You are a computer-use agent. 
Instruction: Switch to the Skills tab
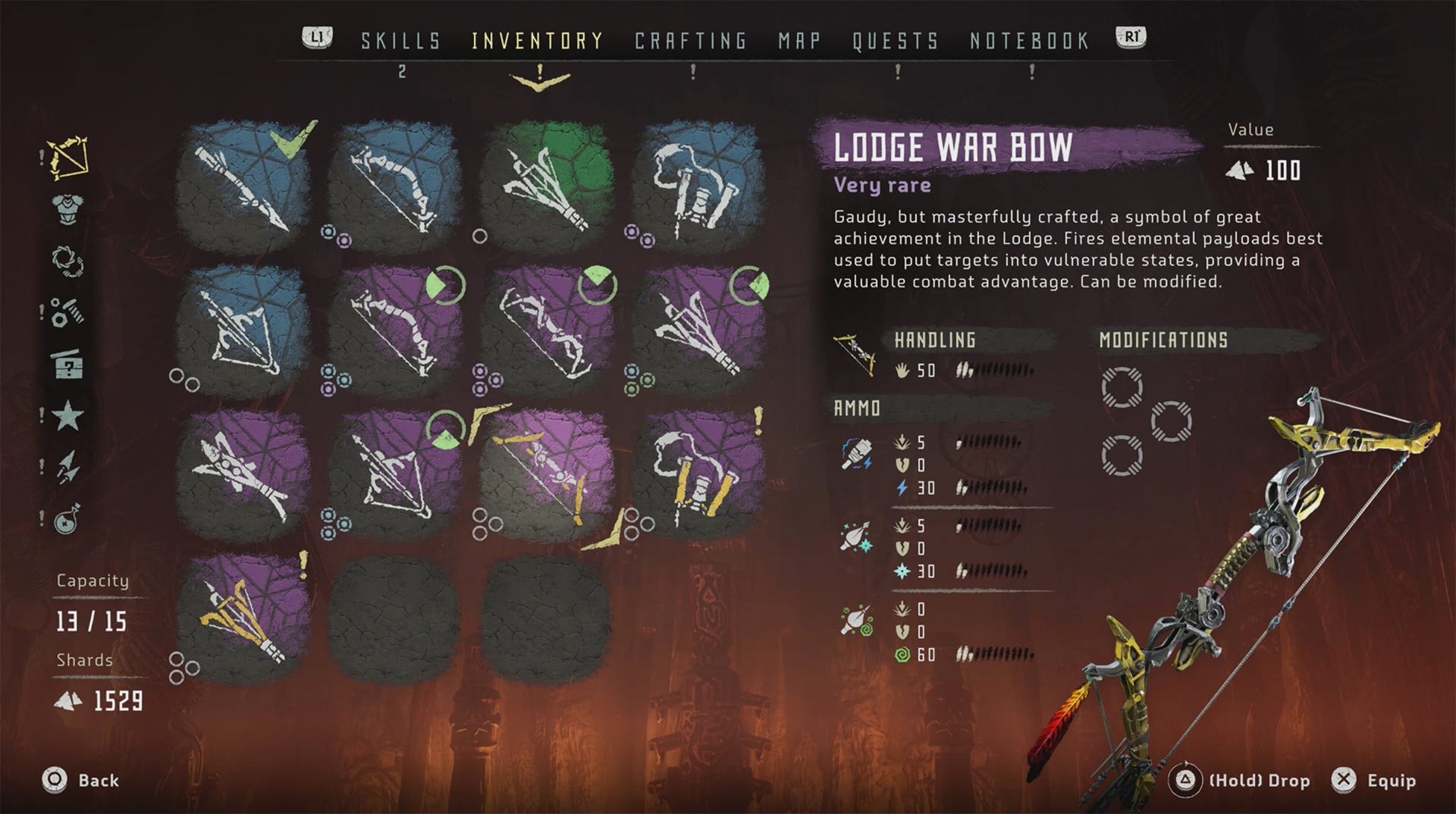(400, 41)
